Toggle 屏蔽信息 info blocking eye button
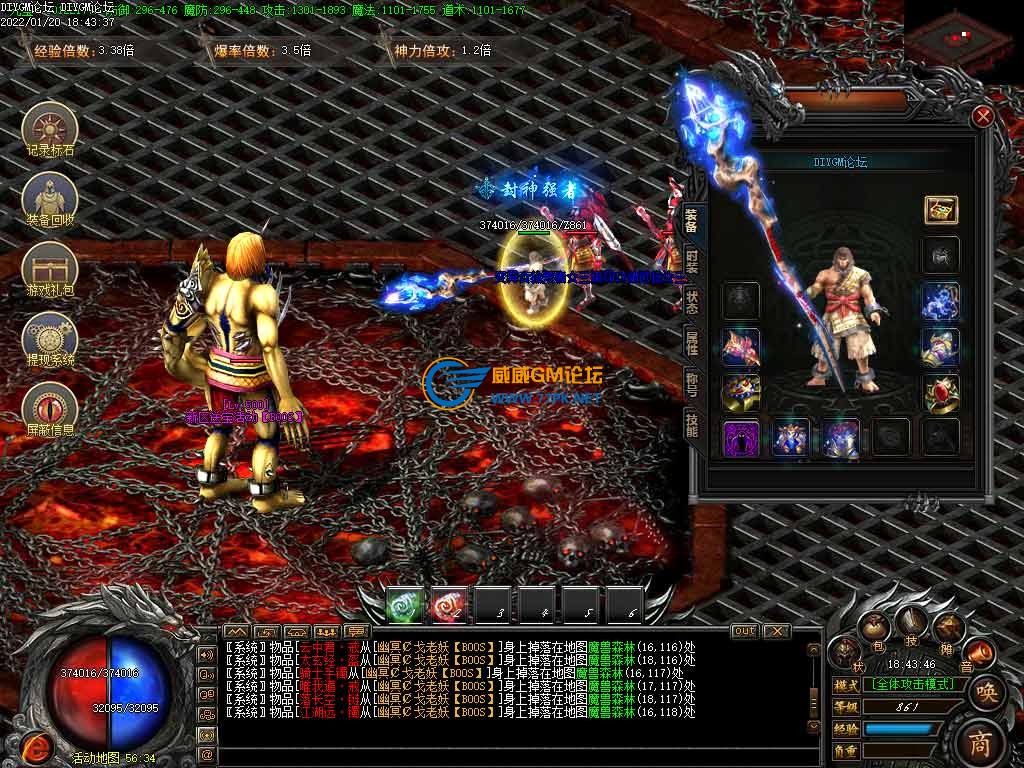 pos(50,408)
